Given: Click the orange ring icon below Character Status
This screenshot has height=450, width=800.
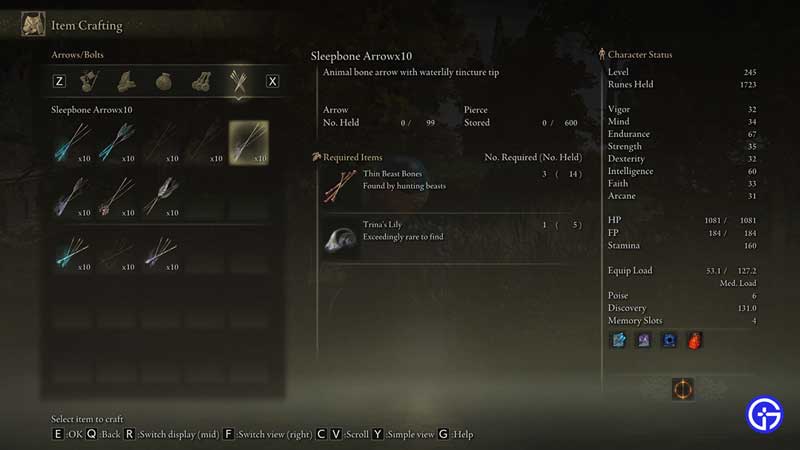Looking at the screenshot, I should 683,388.
